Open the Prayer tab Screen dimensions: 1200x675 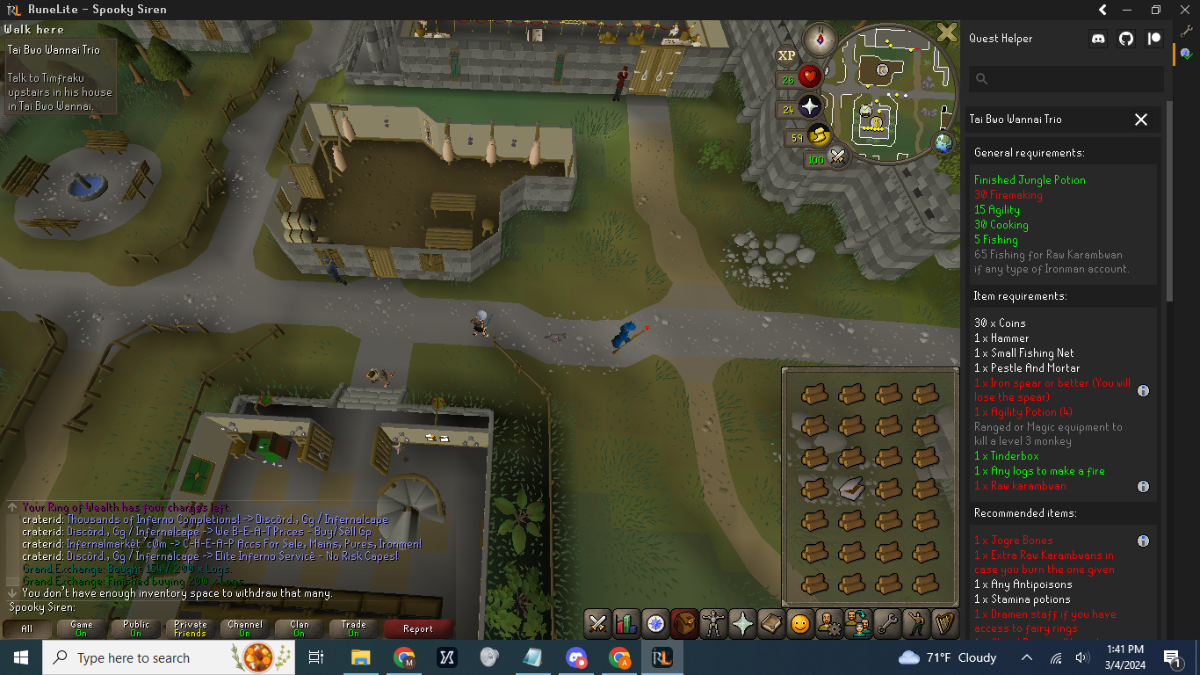click(742, 623)
